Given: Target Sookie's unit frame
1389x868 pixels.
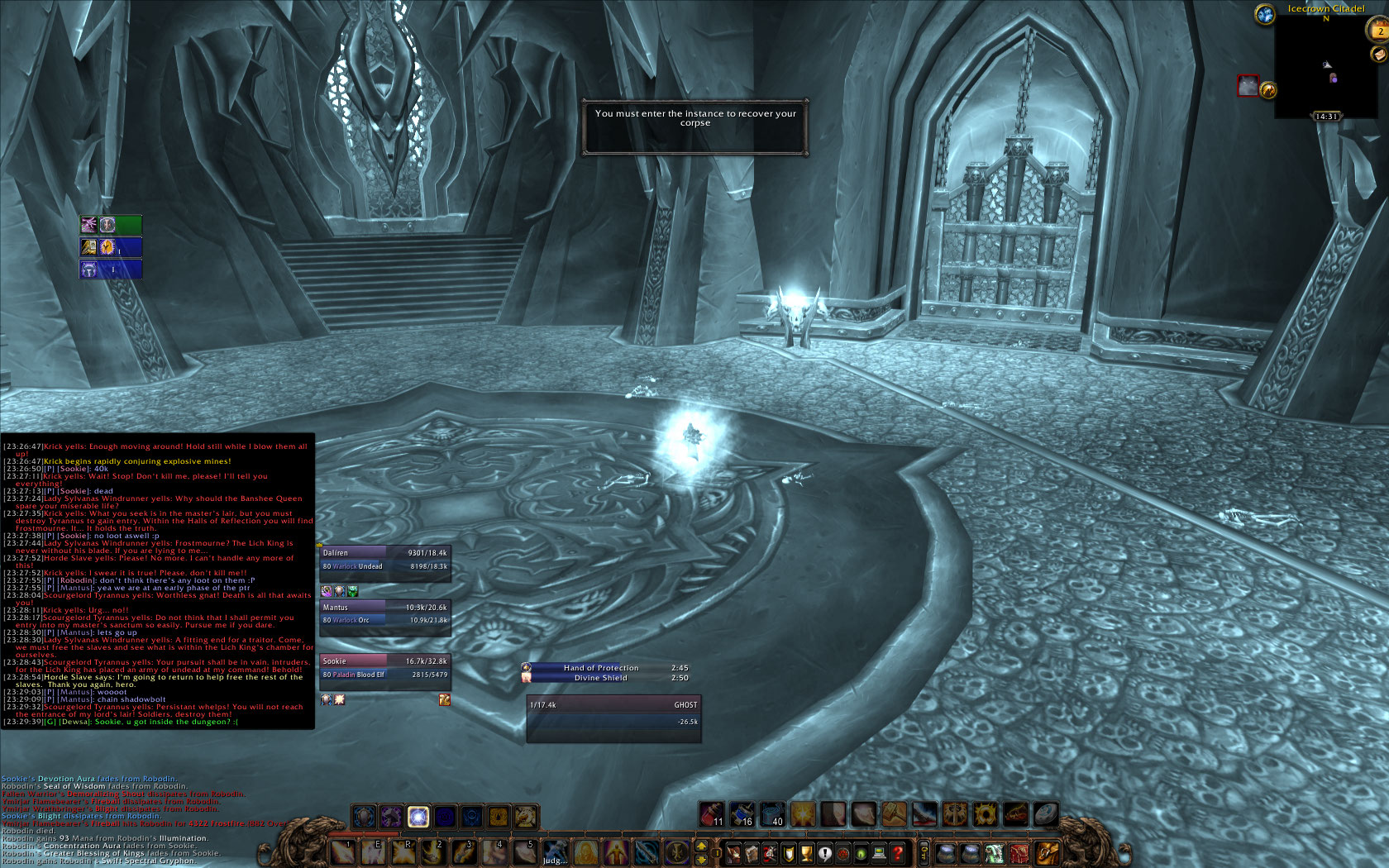Looking at the screenshot, I should pyautogui.click(x=384, y=668).
